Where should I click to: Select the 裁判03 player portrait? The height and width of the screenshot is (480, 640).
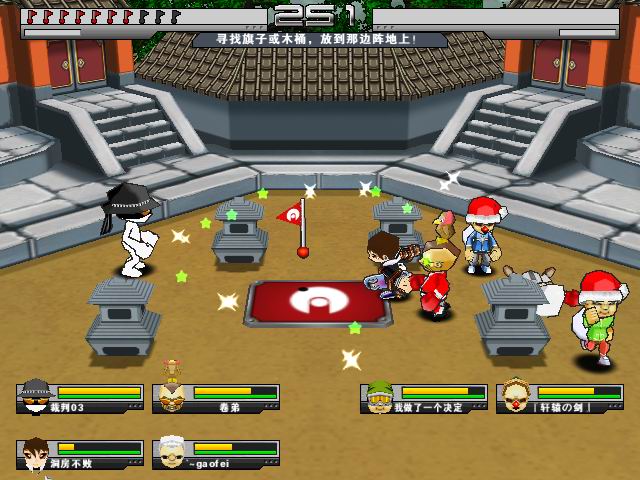coord(36,397)
